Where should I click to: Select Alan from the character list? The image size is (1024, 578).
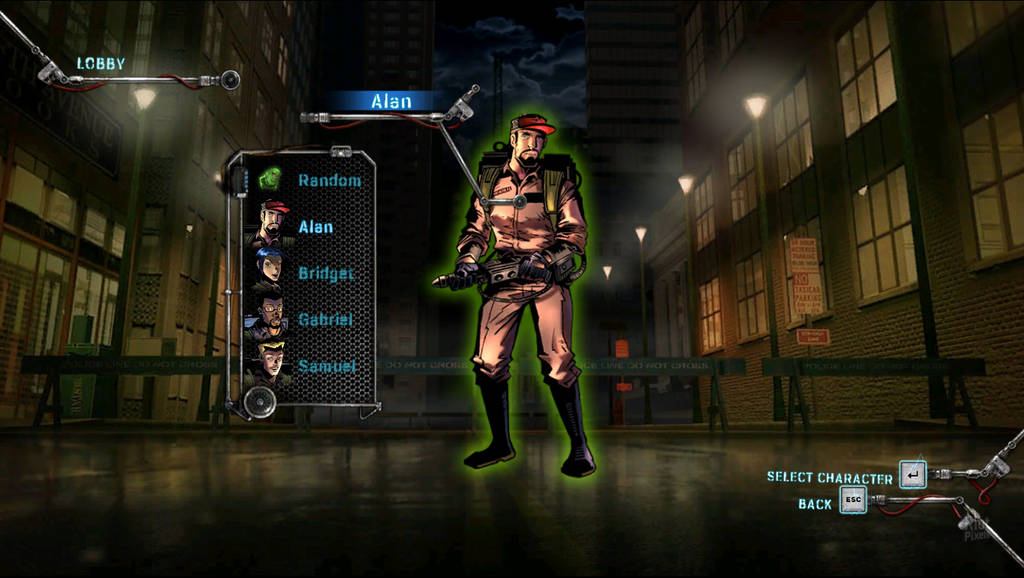(x=316, y=227)
